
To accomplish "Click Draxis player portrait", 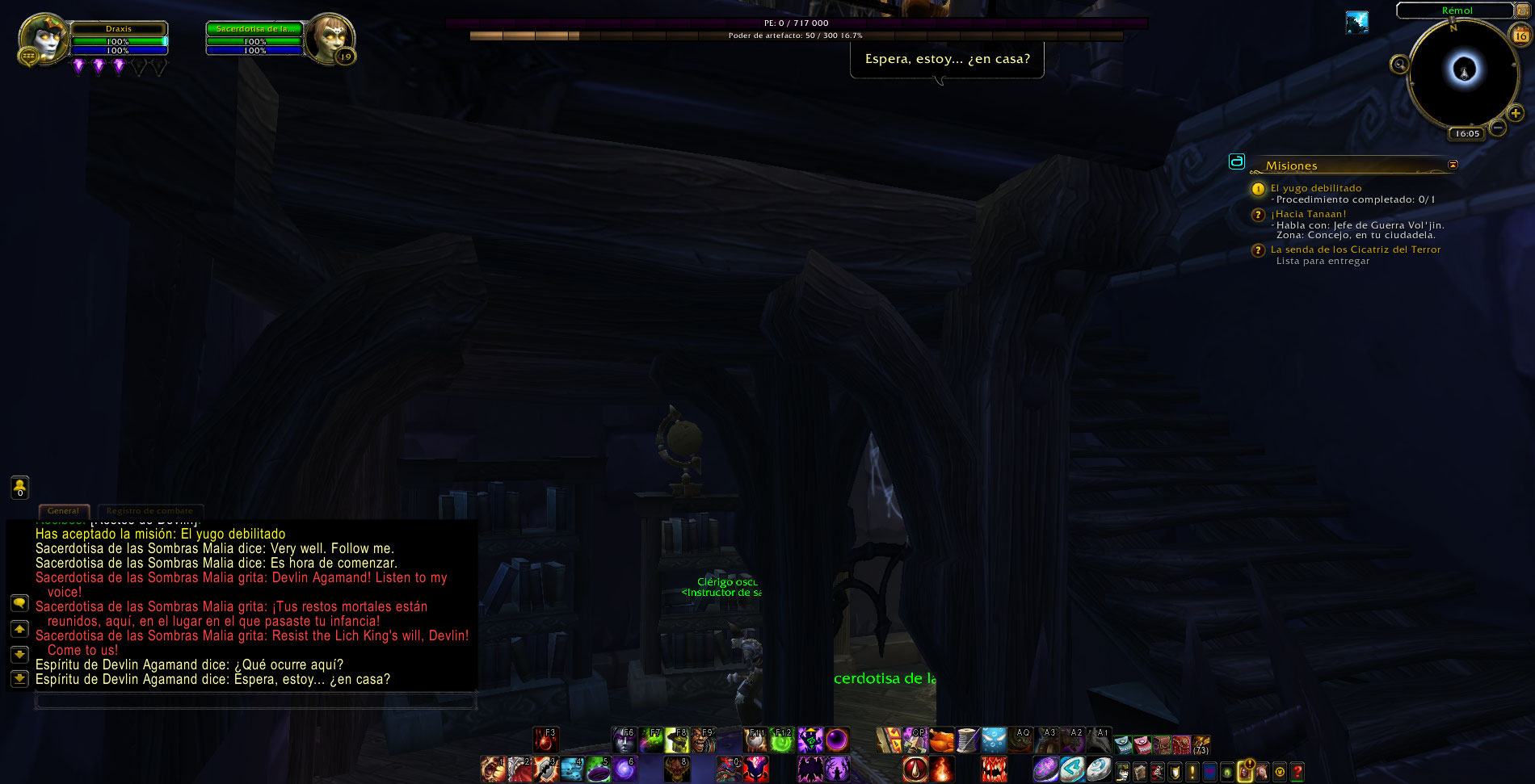I will tap(42, 38).
